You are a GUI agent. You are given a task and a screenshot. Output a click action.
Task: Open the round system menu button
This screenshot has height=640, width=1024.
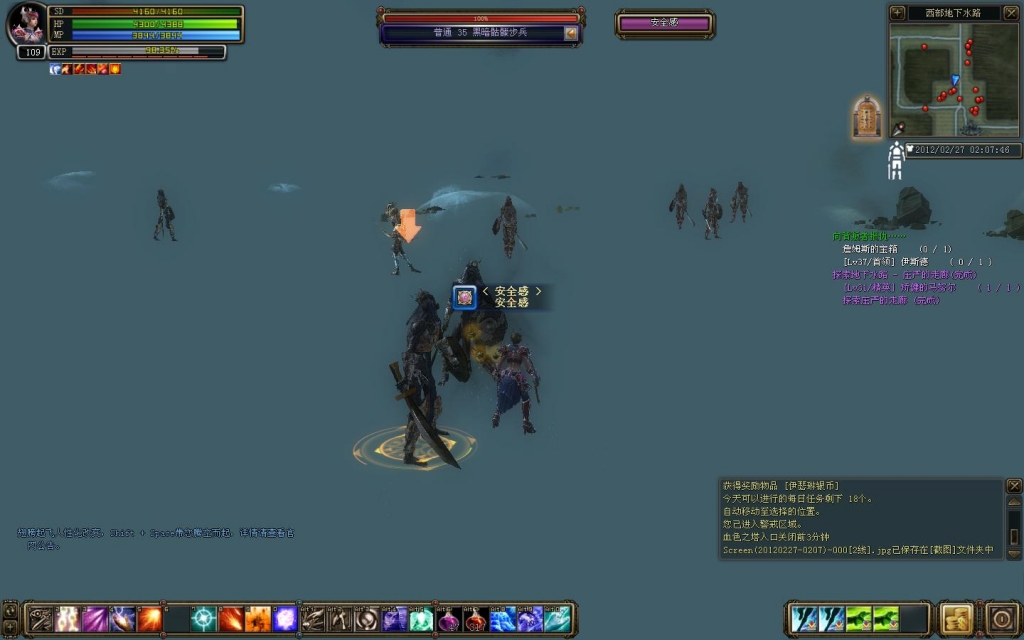(x=1002, y=618)
